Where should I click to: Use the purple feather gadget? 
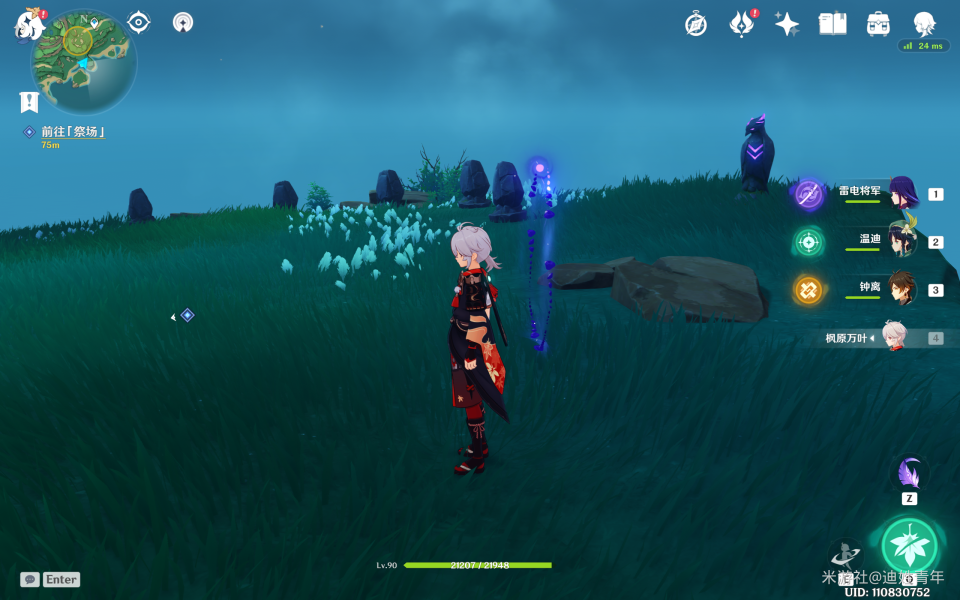(909, 473)
